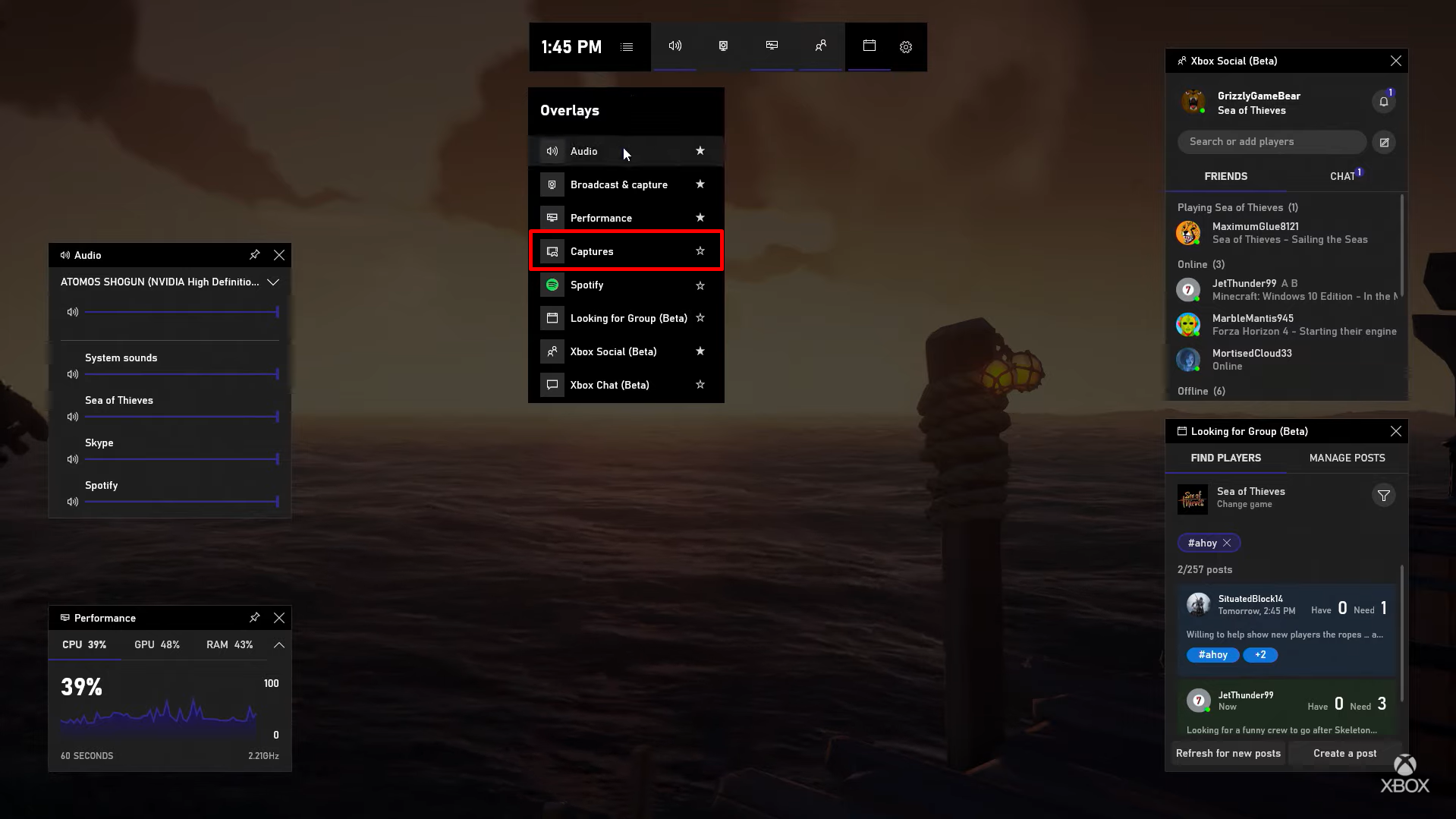Expand the ATOMOS SHOGUN audio device dropdown

(x=273, y=282)
